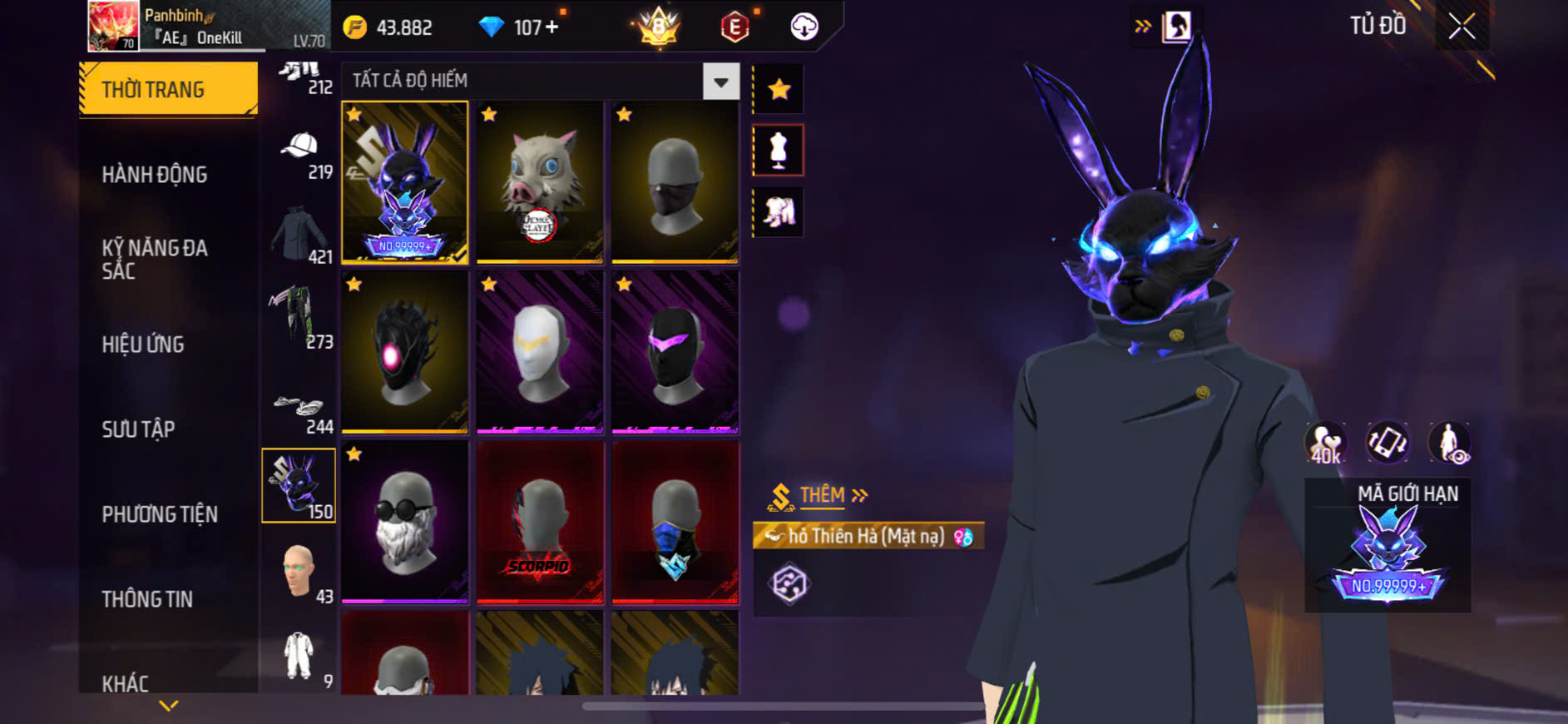
Task: Toggle the star favorites filter
Action: coord(779,89)
